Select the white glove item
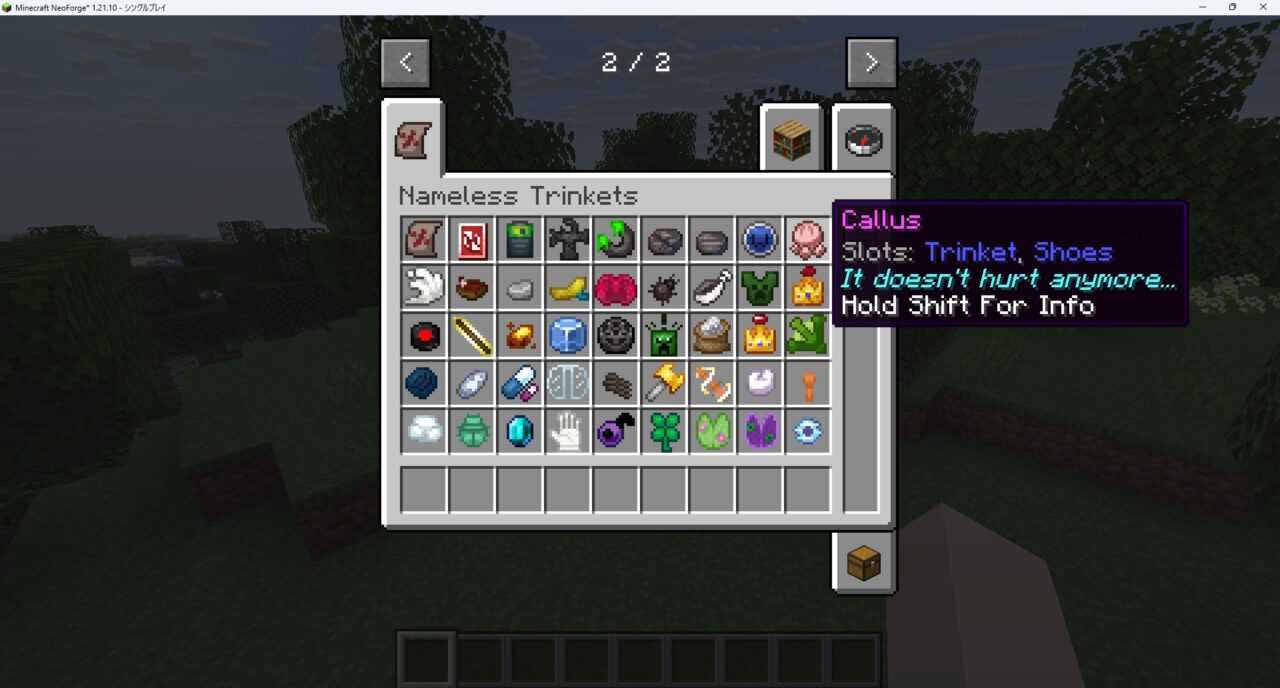1280x688 pixels. point(568,432)
